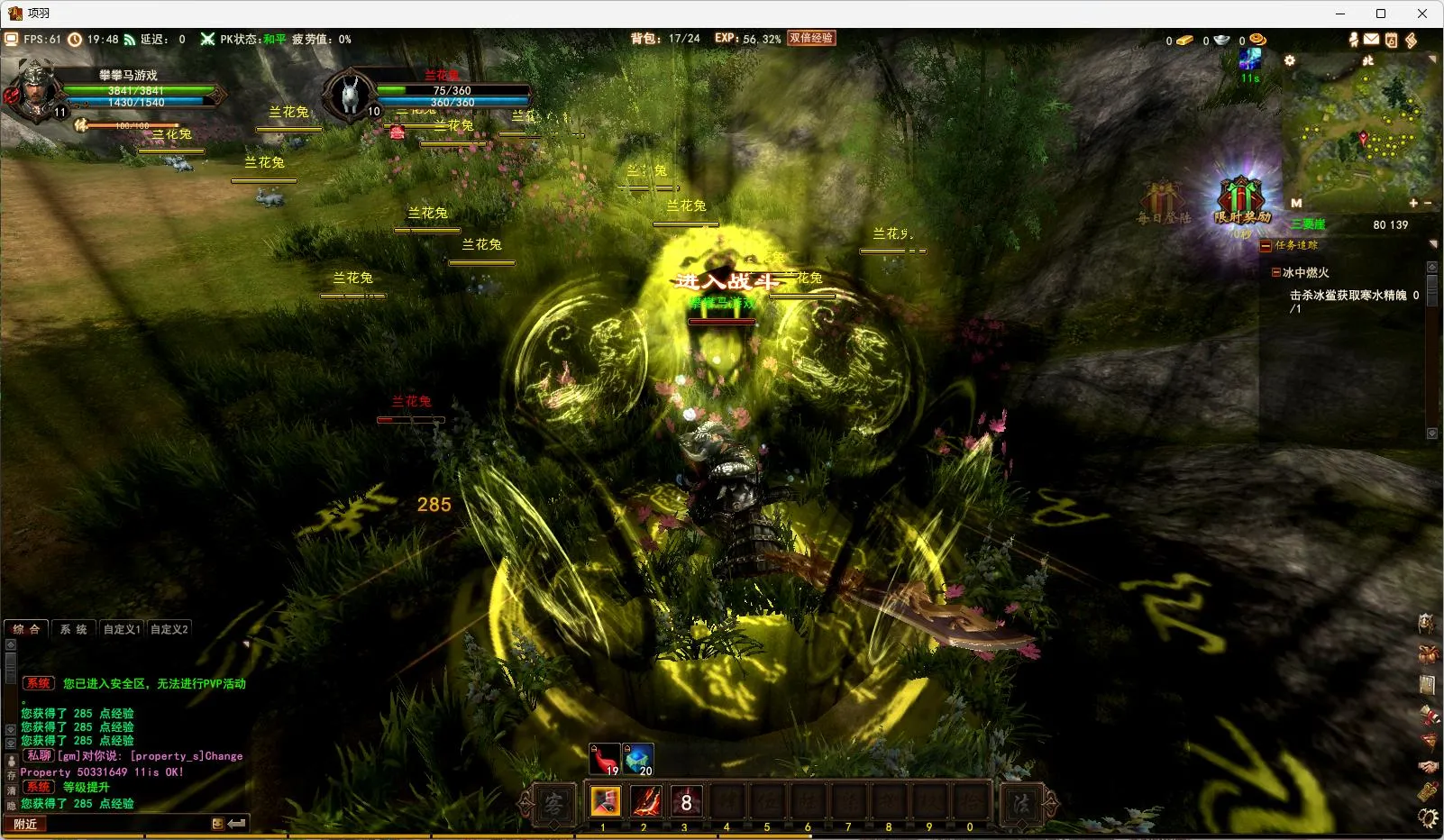
Task: Use the blue item with count 20
Action: tap(639, 759)
